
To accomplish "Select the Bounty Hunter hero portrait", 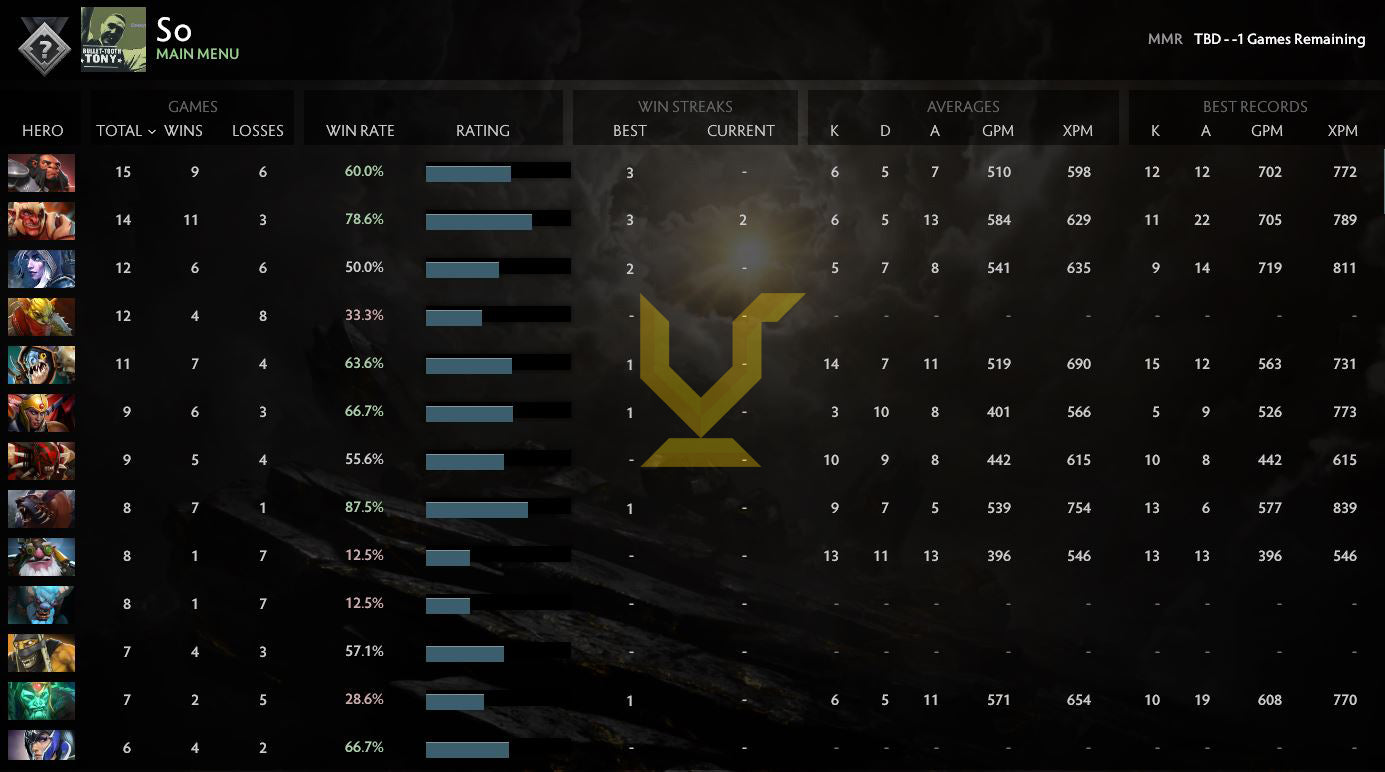I will point(41,316).
